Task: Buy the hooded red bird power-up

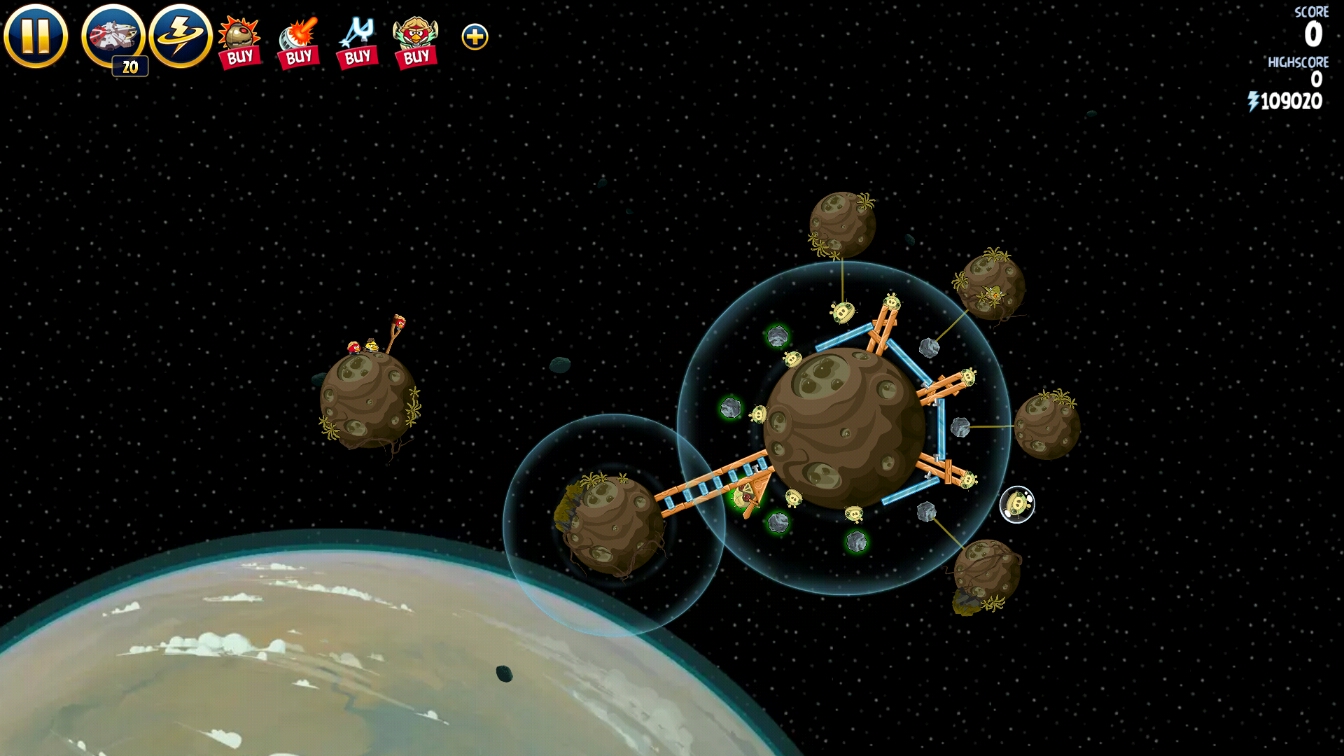Action: [415, 41]
